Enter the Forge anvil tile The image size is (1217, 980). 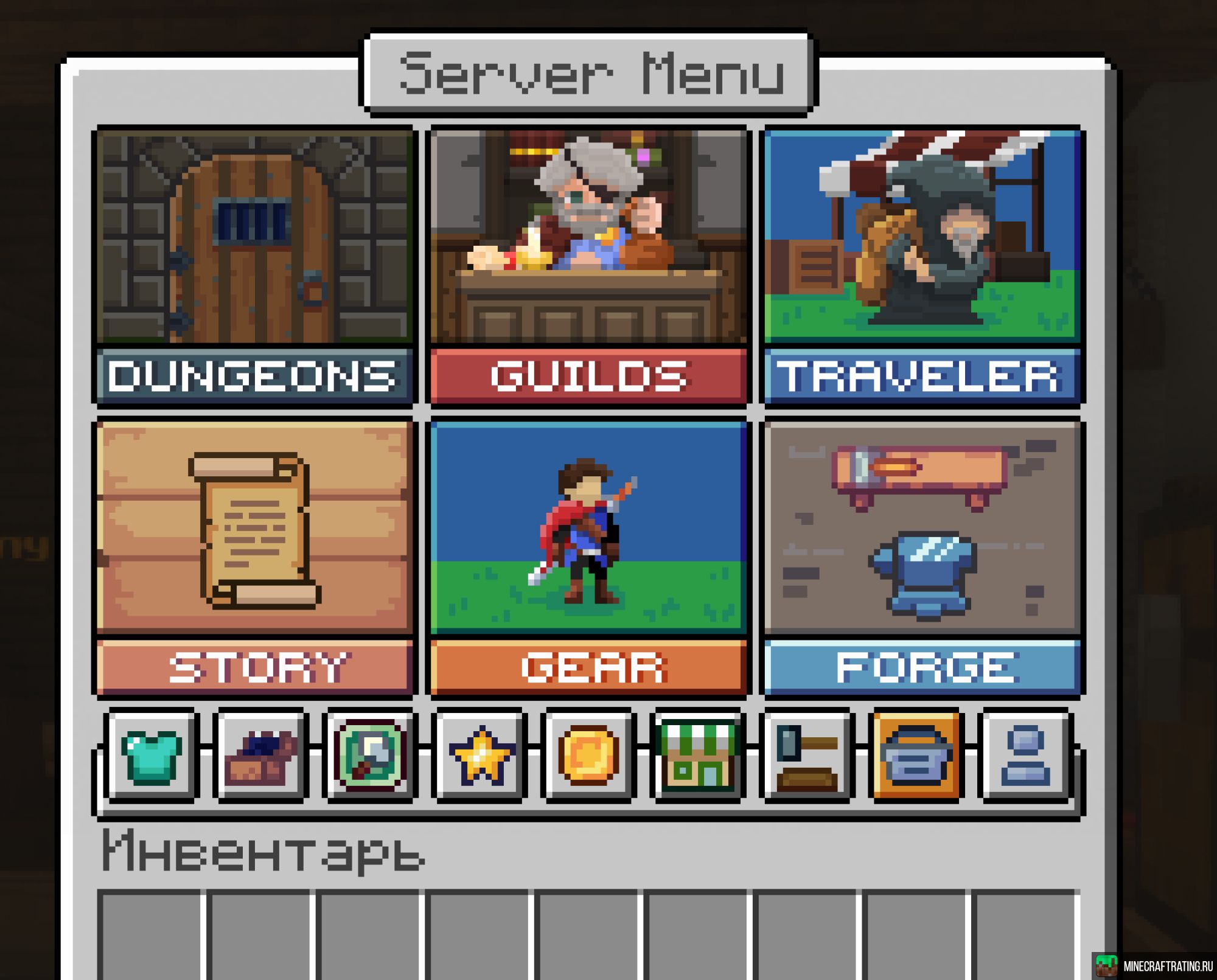(922, 557)
